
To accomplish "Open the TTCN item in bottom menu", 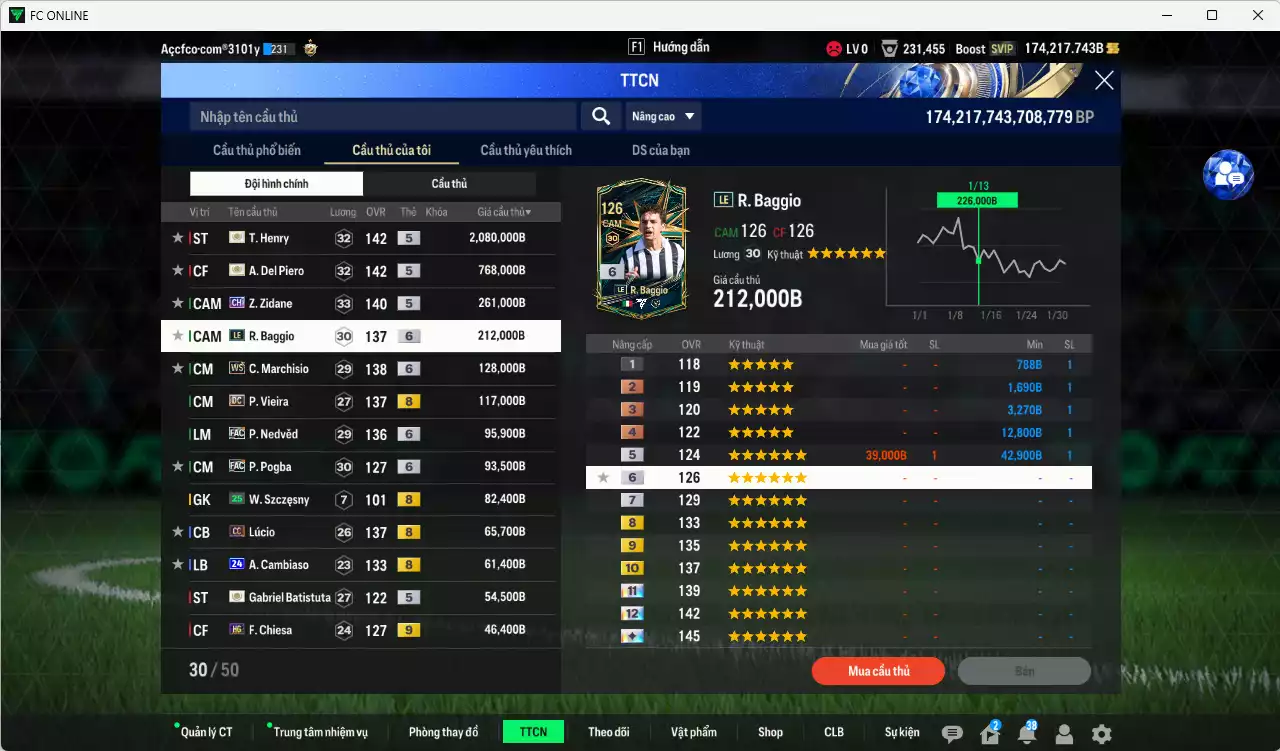I will 533,731.
